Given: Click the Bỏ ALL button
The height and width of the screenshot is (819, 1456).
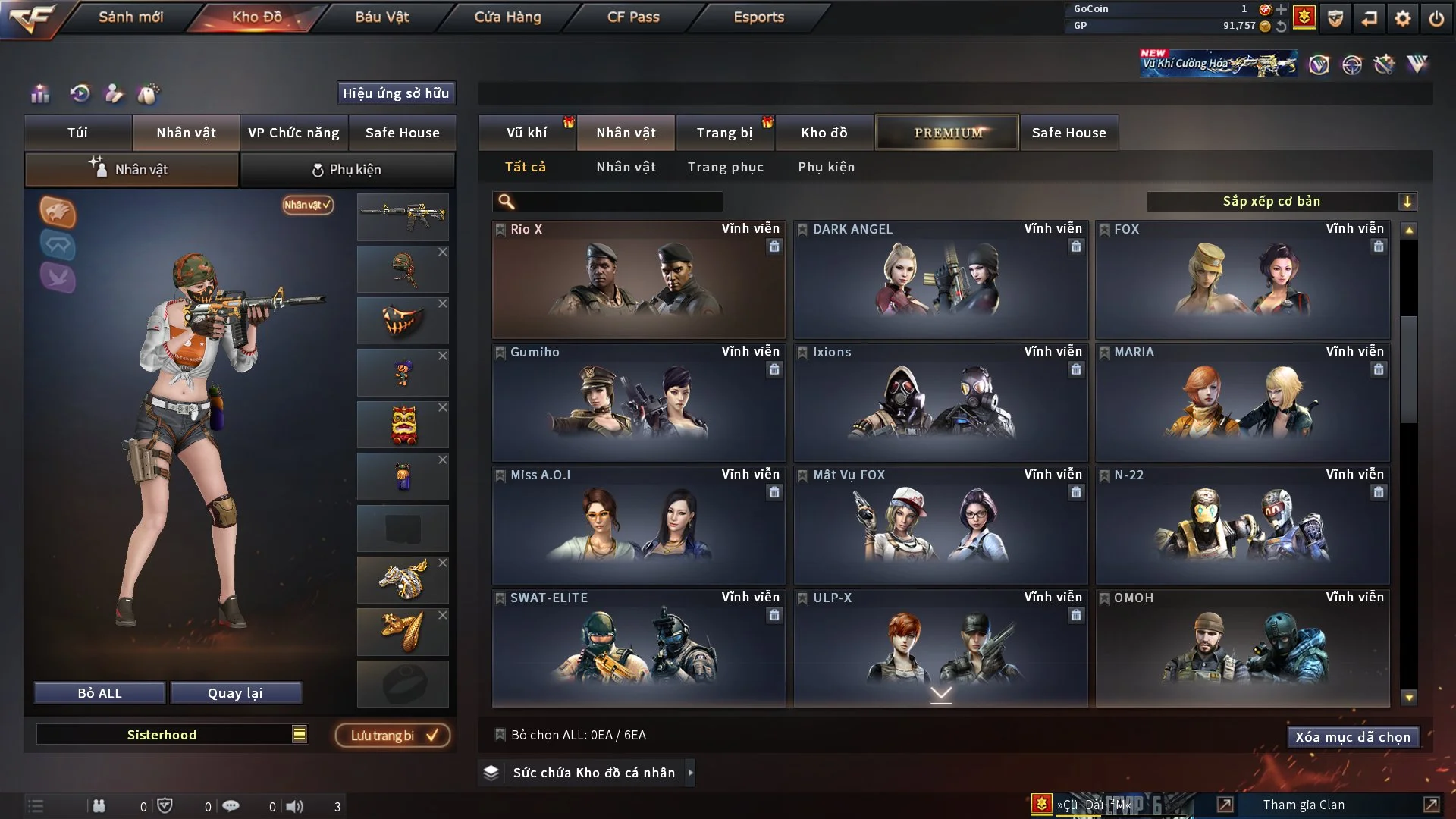Looking at the screenshot, I should [99, 693].
